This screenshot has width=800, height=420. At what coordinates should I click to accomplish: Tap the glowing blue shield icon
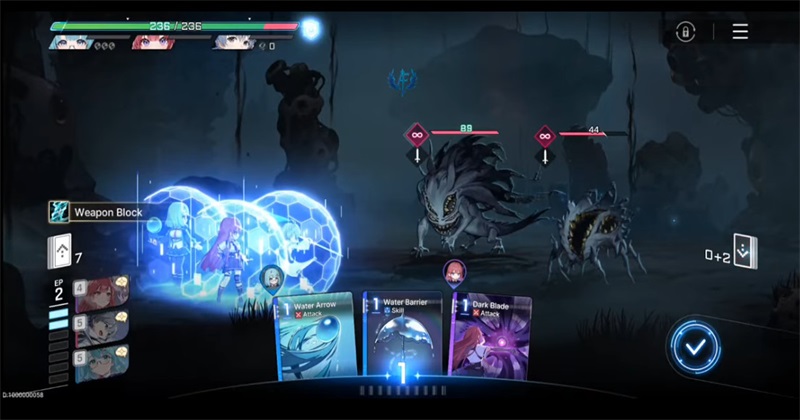pos(312,29)
